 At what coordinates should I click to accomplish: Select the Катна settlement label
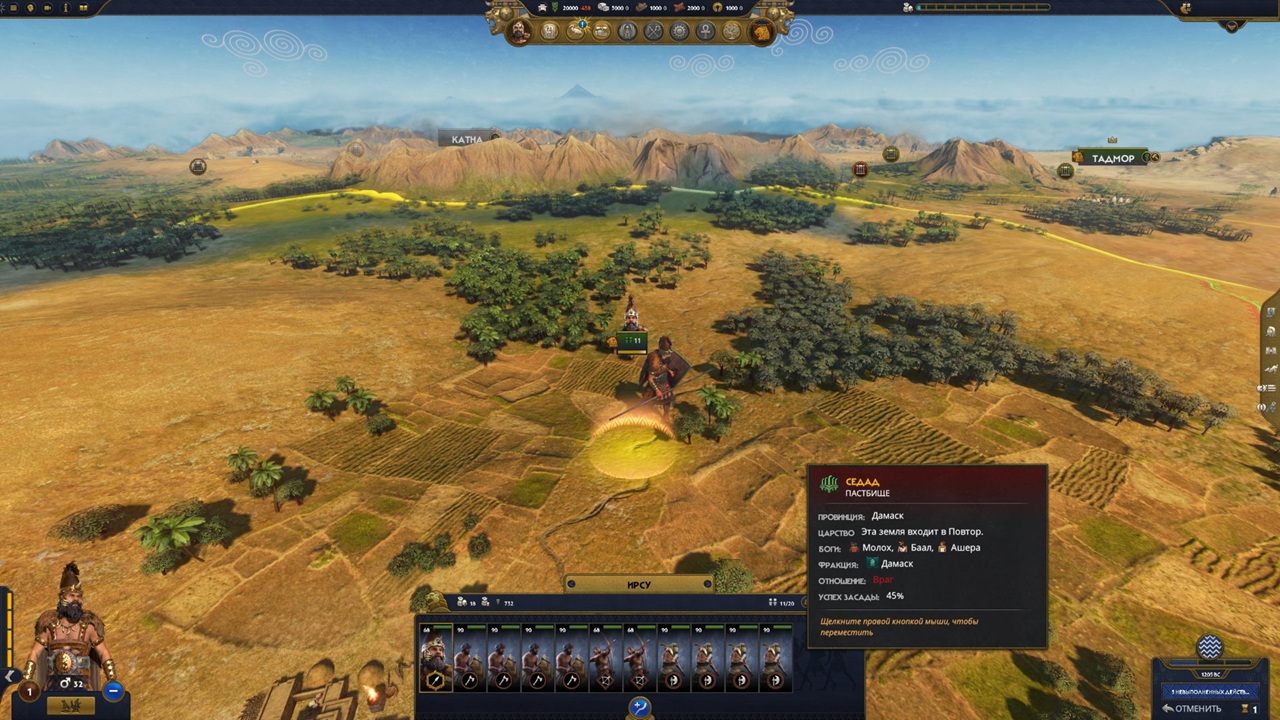467,140
